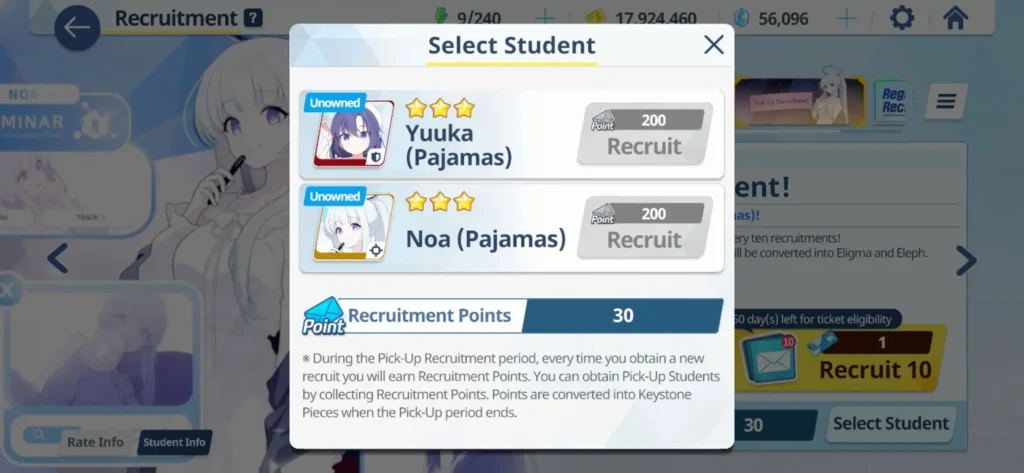Return to the home lobby

point(955,18)
